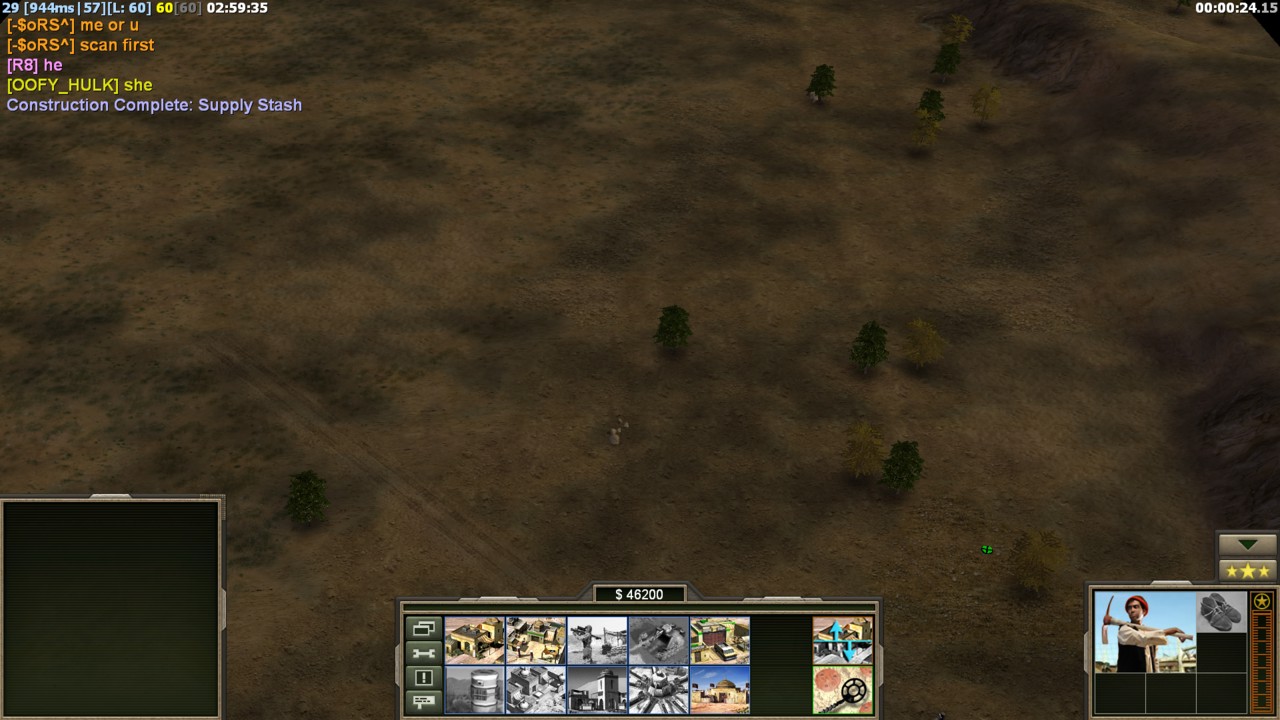Click the worker unit portrait
Screen dimensions: 1280x720
tap(1144, 632)
